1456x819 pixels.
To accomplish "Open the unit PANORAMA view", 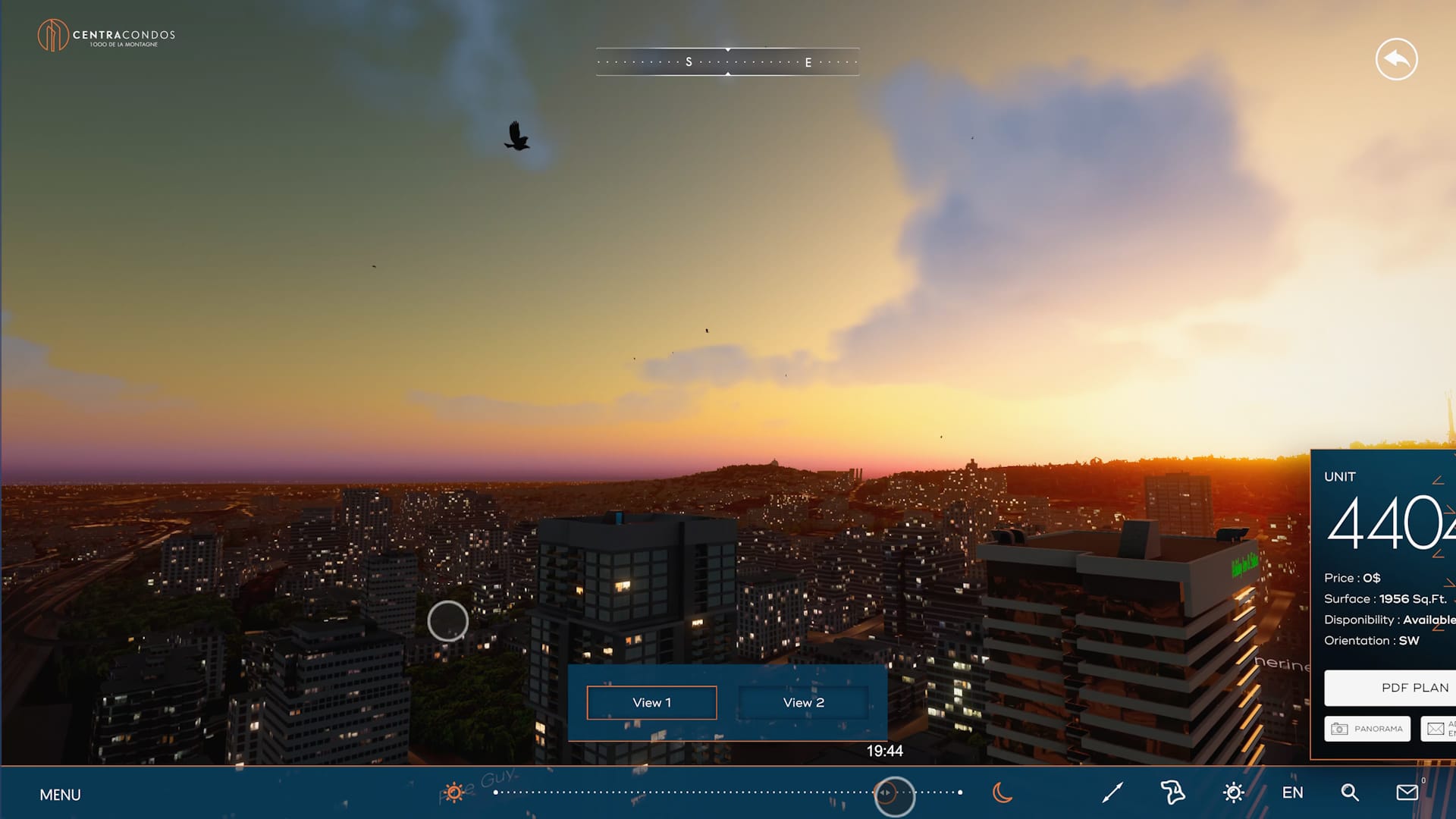I will 1367,729.
